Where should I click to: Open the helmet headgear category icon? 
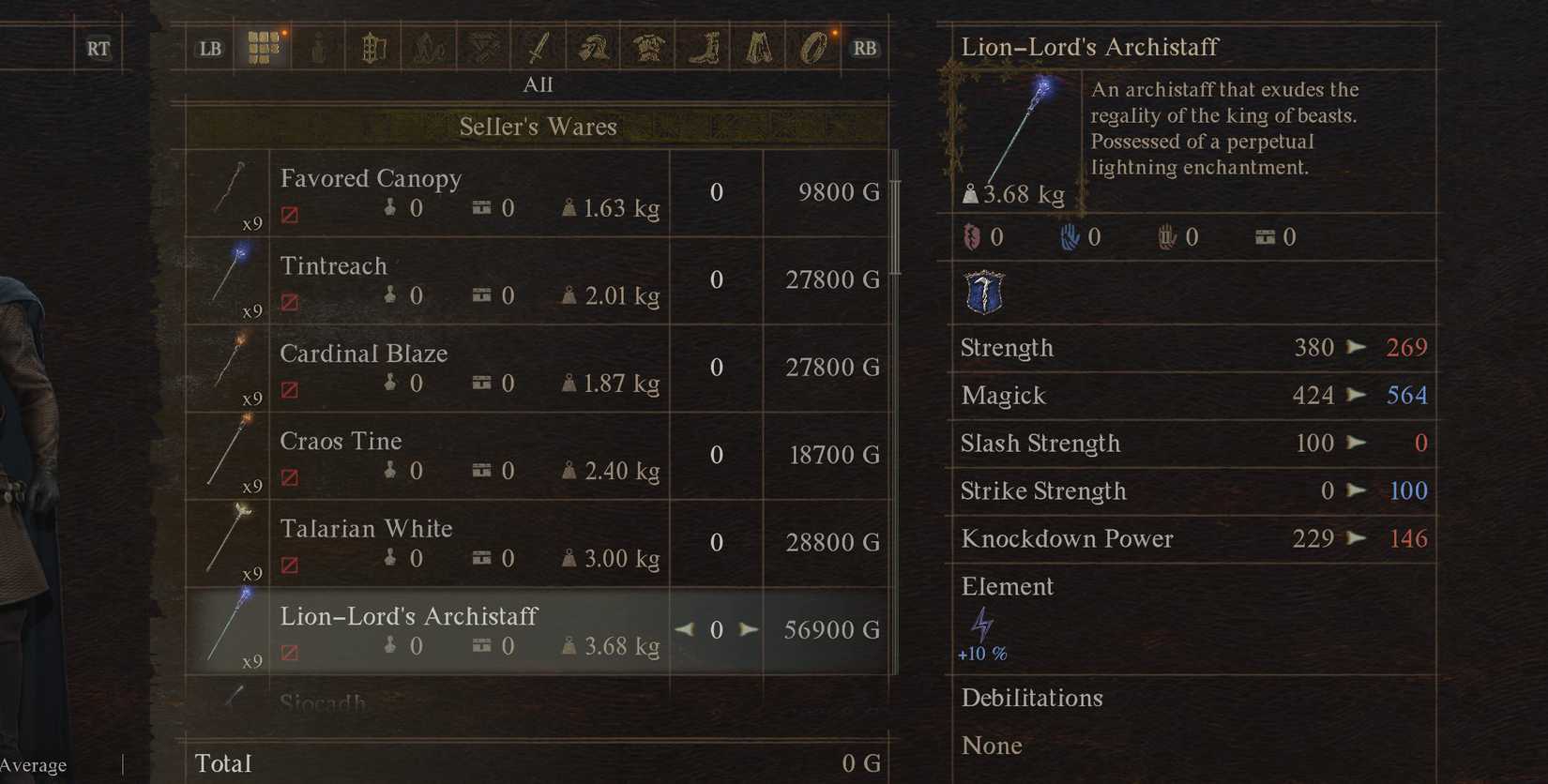(x=594, y=47)
